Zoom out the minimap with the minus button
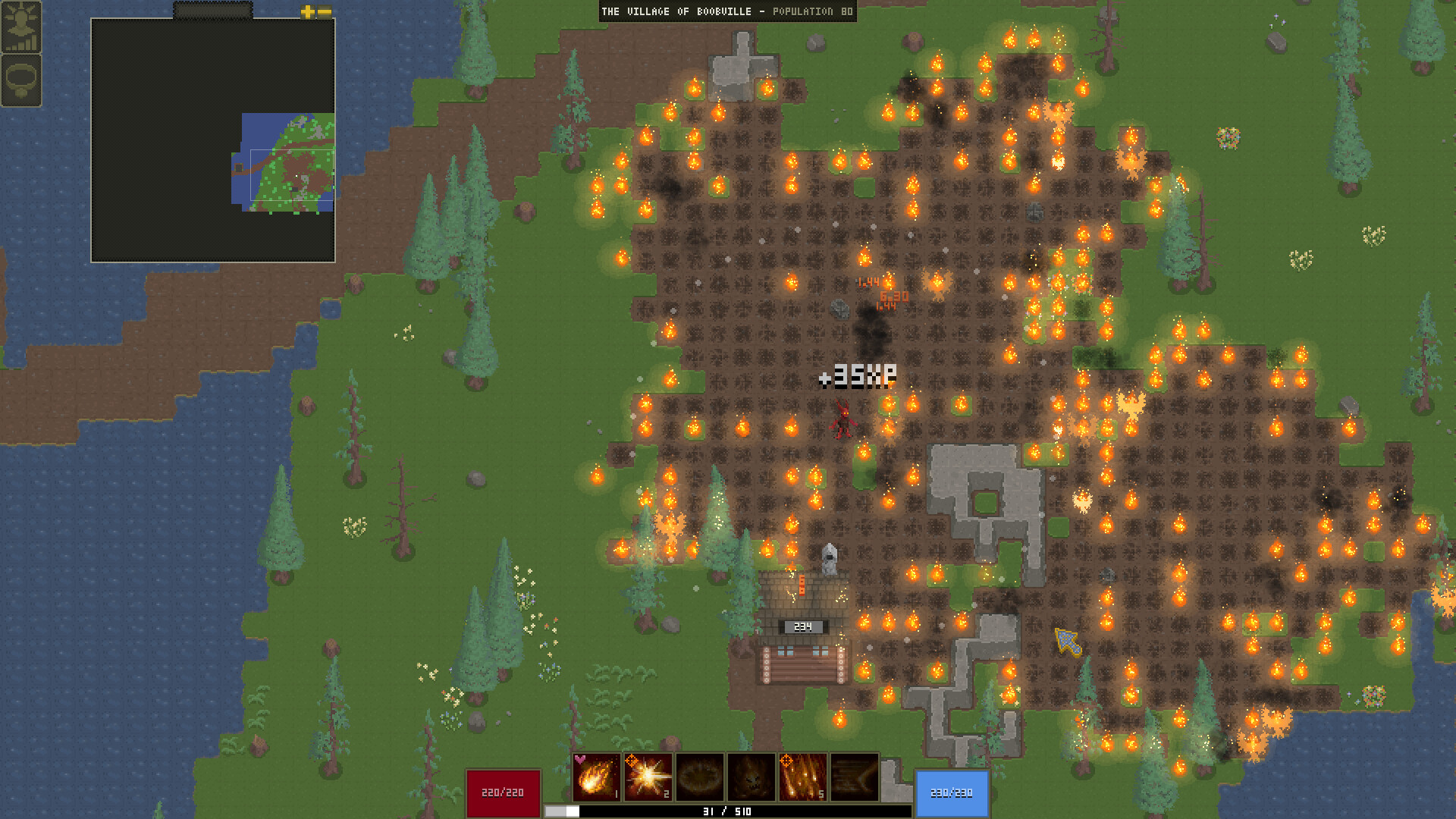Viewport: 1456px width, 819px height. pos(325,11)
